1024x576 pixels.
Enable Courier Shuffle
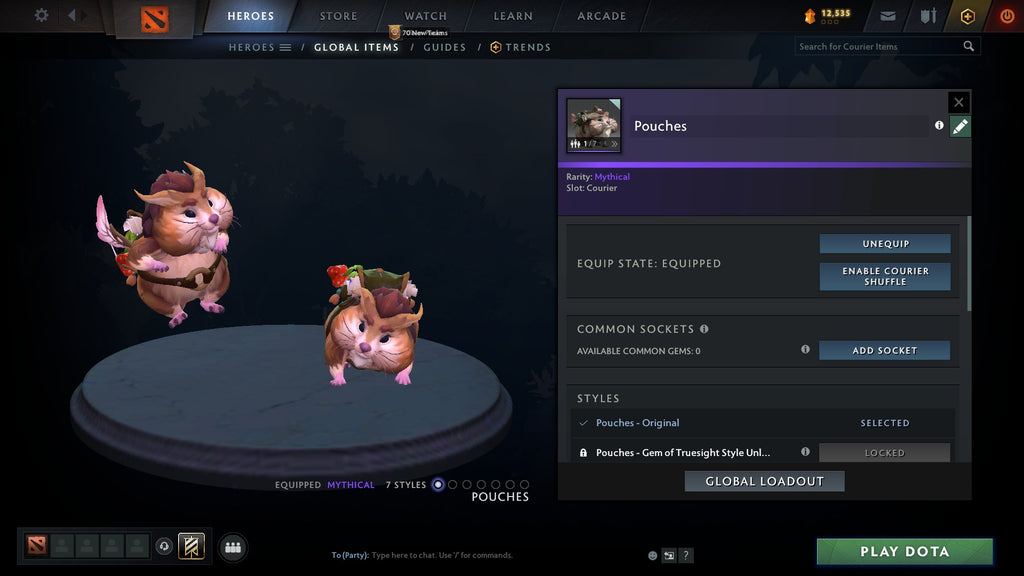[885, 276]
